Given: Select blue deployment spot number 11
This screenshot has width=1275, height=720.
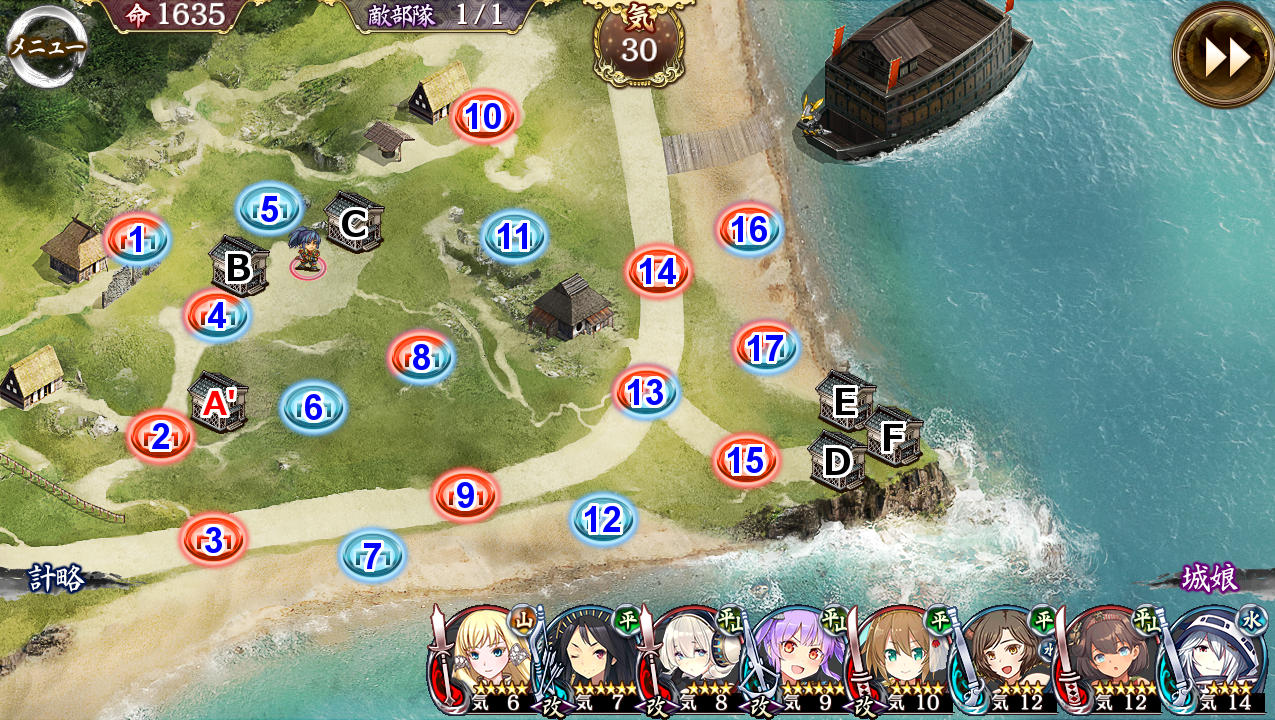Looking at the screenshot, I should (x=514, y=237).
